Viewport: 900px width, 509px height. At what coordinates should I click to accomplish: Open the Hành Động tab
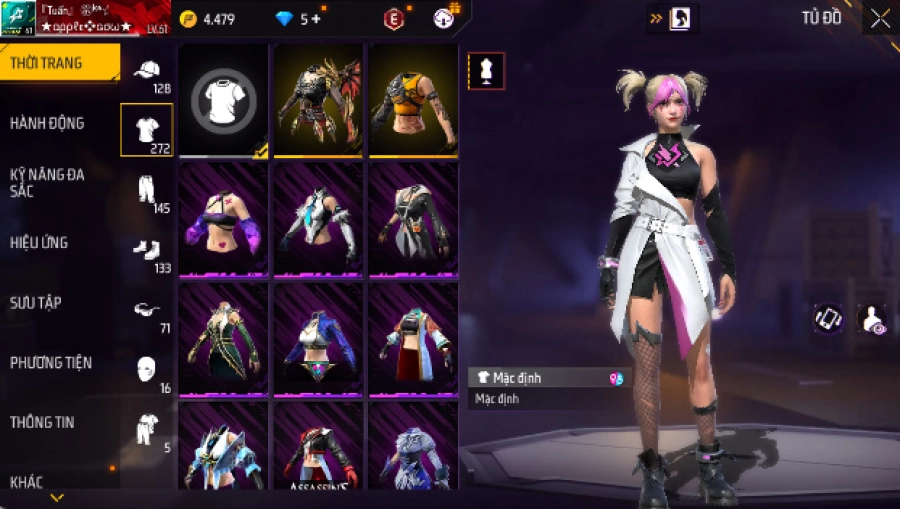pos(47,123)
